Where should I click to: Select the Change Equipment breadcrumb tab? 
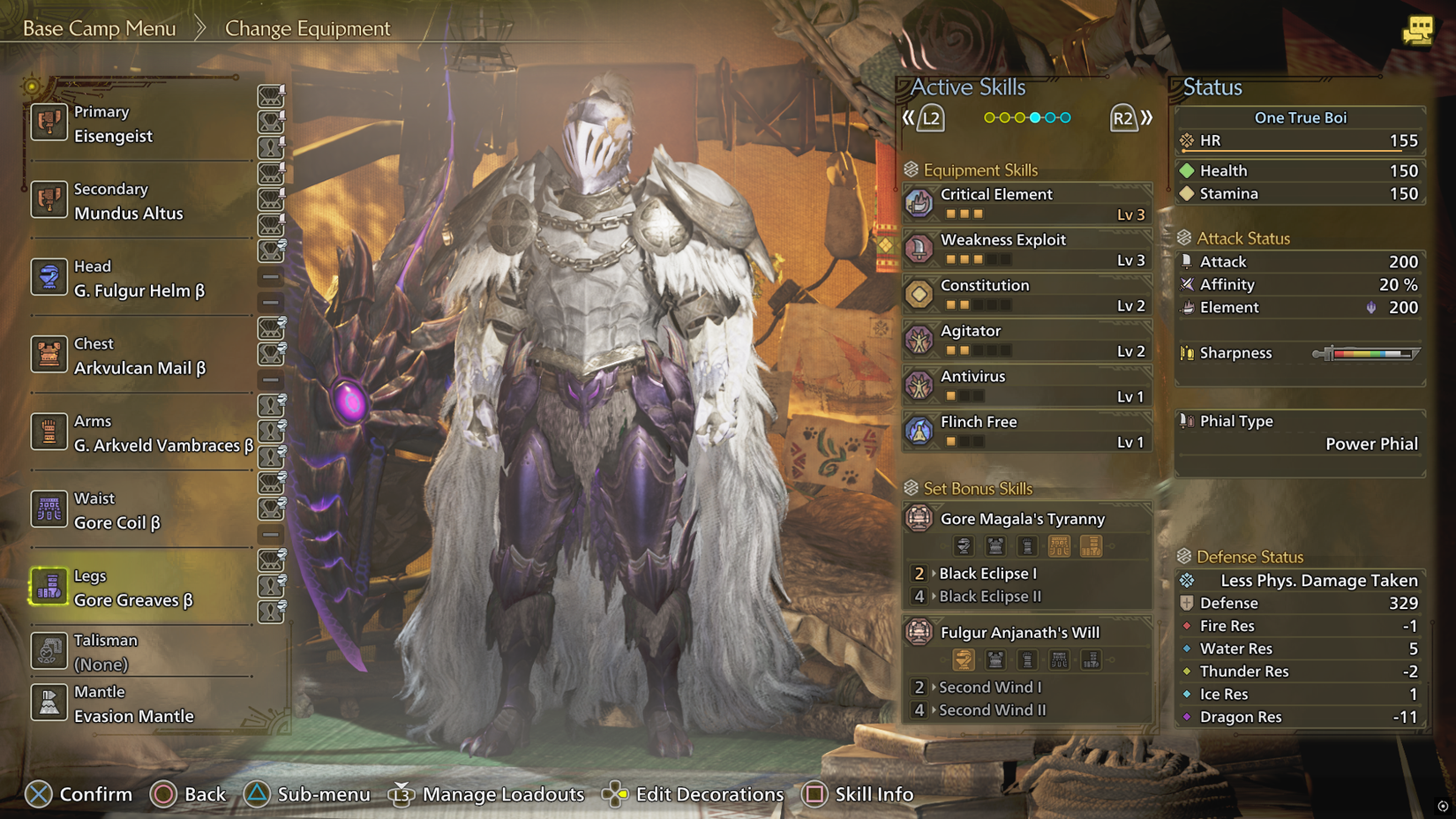(307, 29)
